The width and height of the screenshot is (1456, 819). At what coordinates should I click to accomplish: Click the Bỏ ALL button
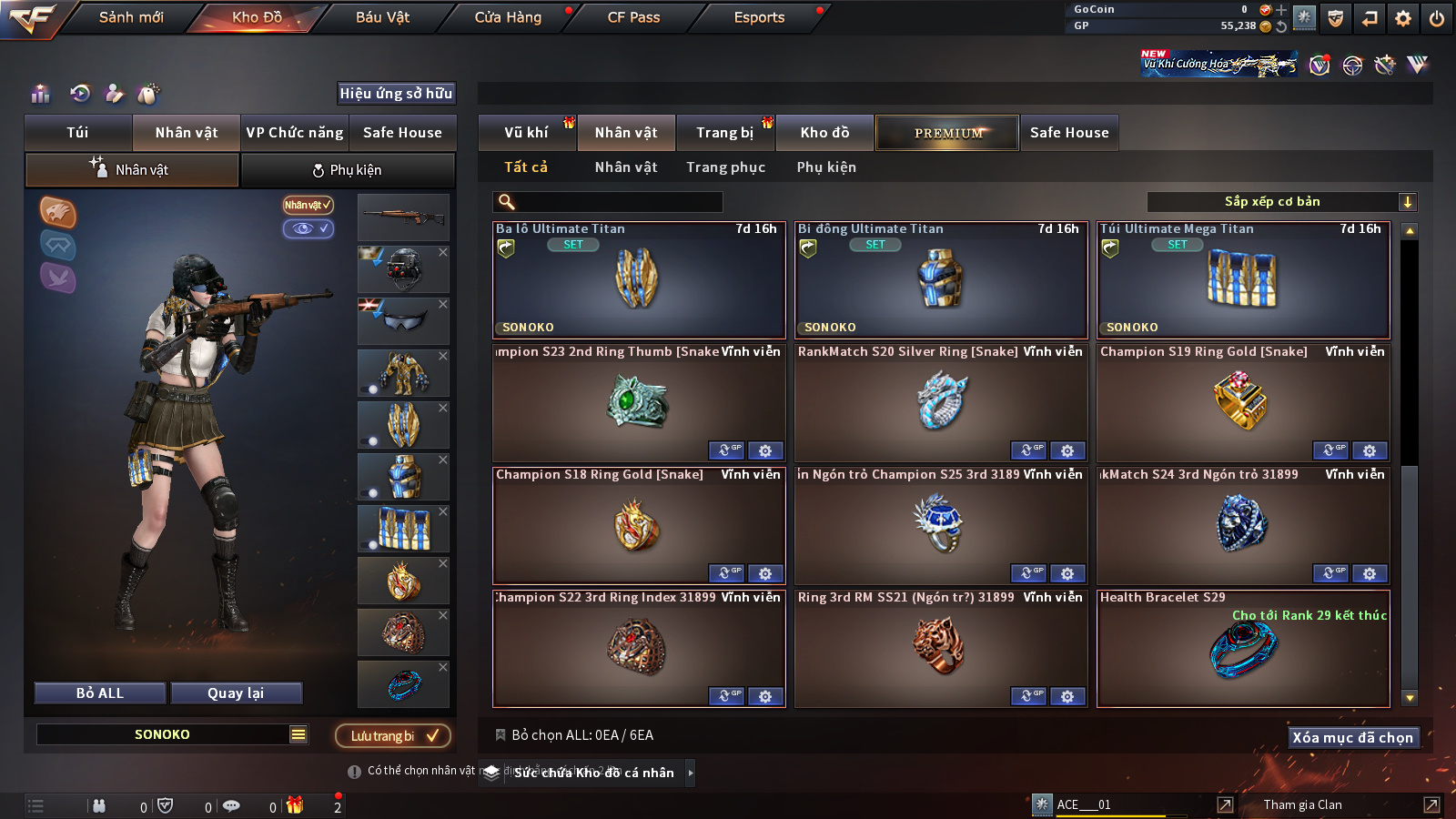tap(100, 693)
